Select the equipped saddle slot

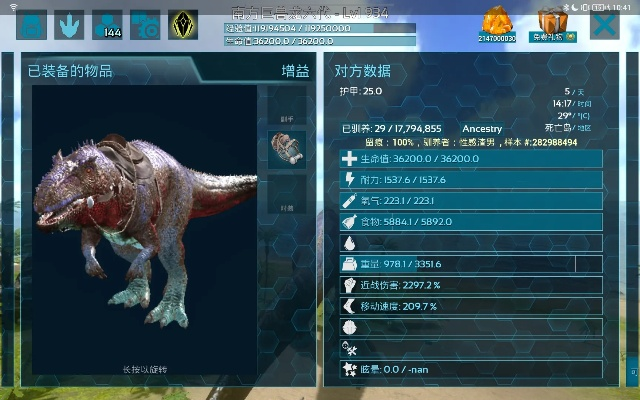(288, 147)
